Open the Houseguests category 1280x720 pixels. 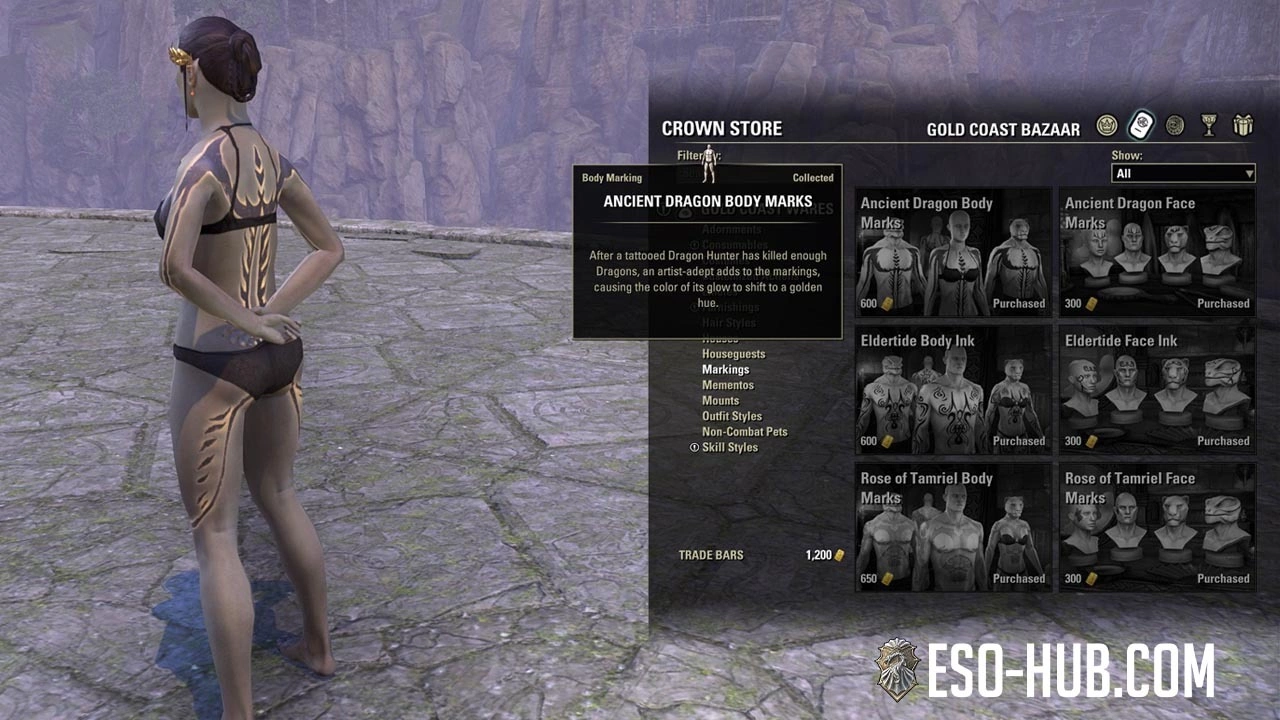pos(733,354)
